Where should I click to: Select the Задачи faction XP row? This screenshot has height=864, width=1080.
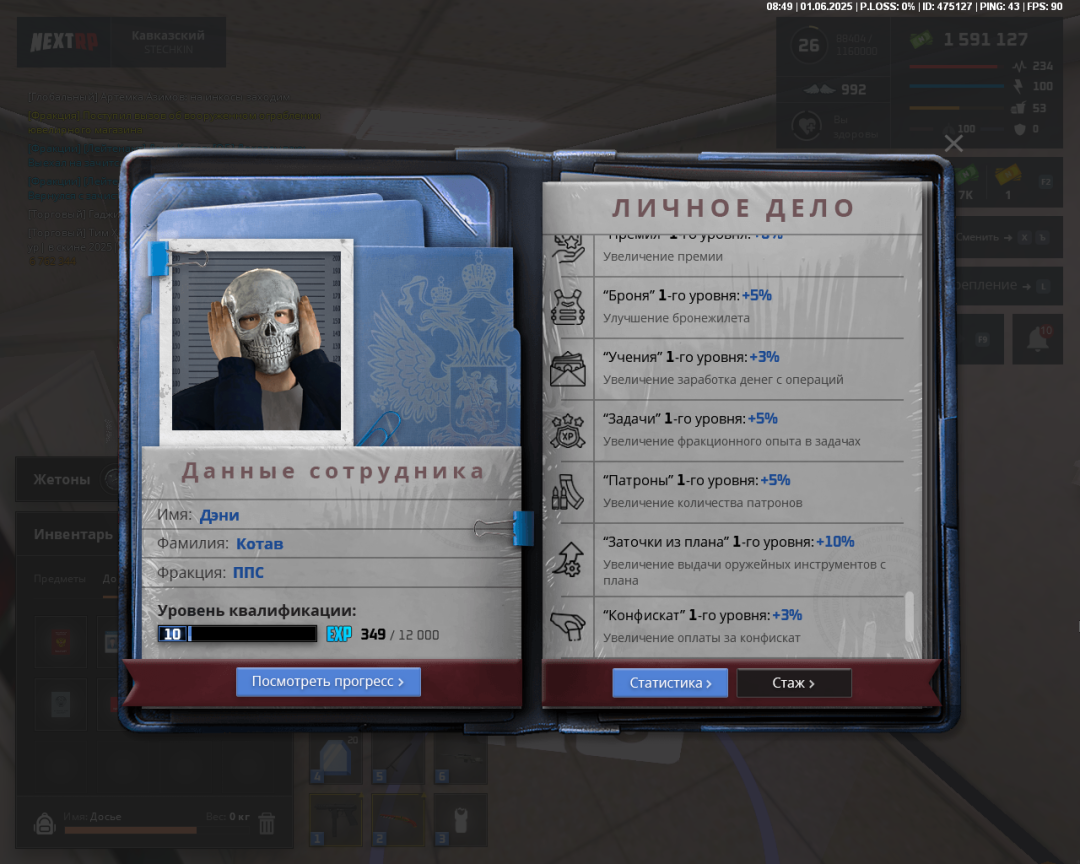pyautogui.click(x=725, y=429)
